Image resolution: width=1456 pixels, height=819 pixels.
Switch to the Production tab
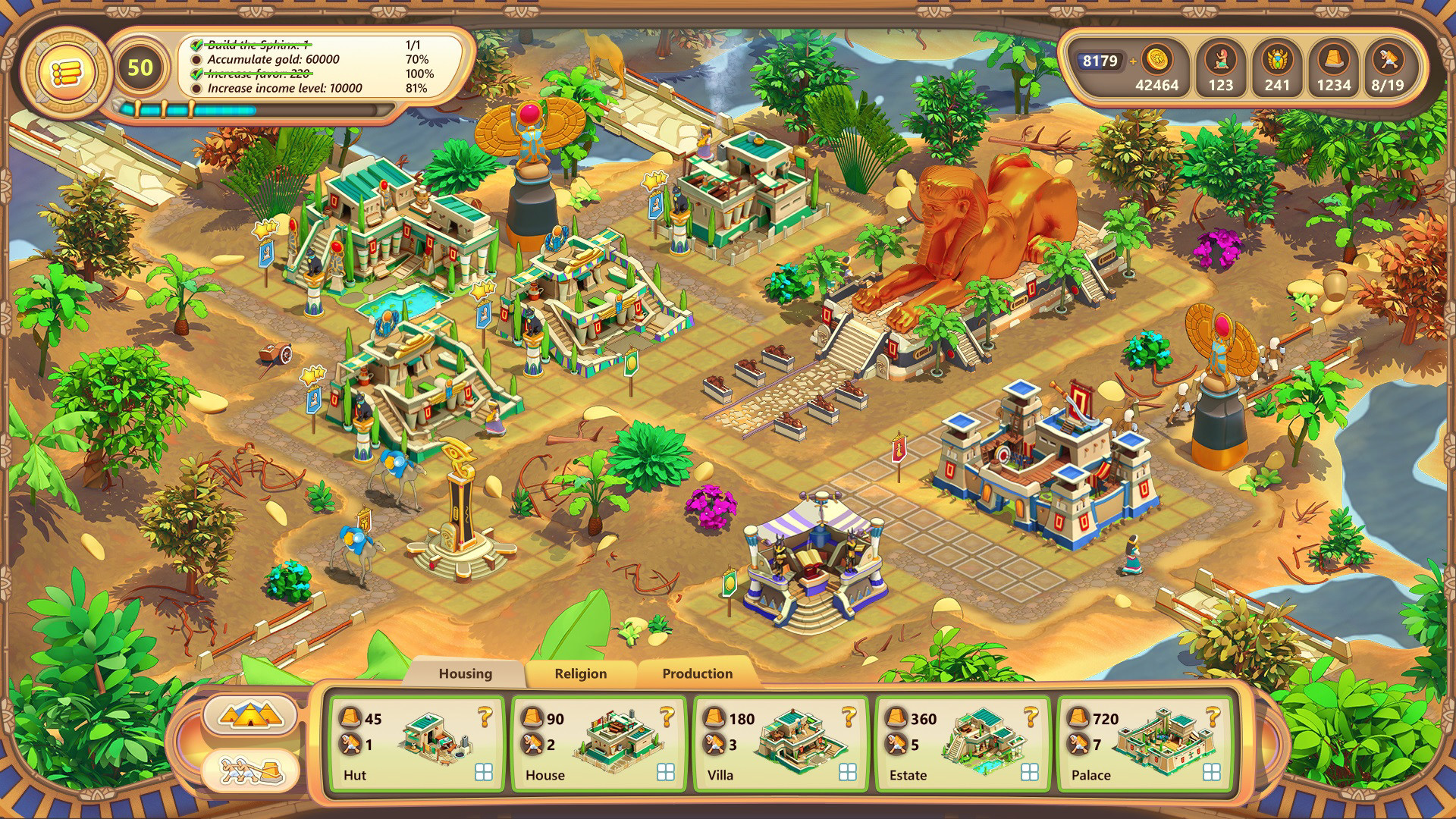point(696,673)
